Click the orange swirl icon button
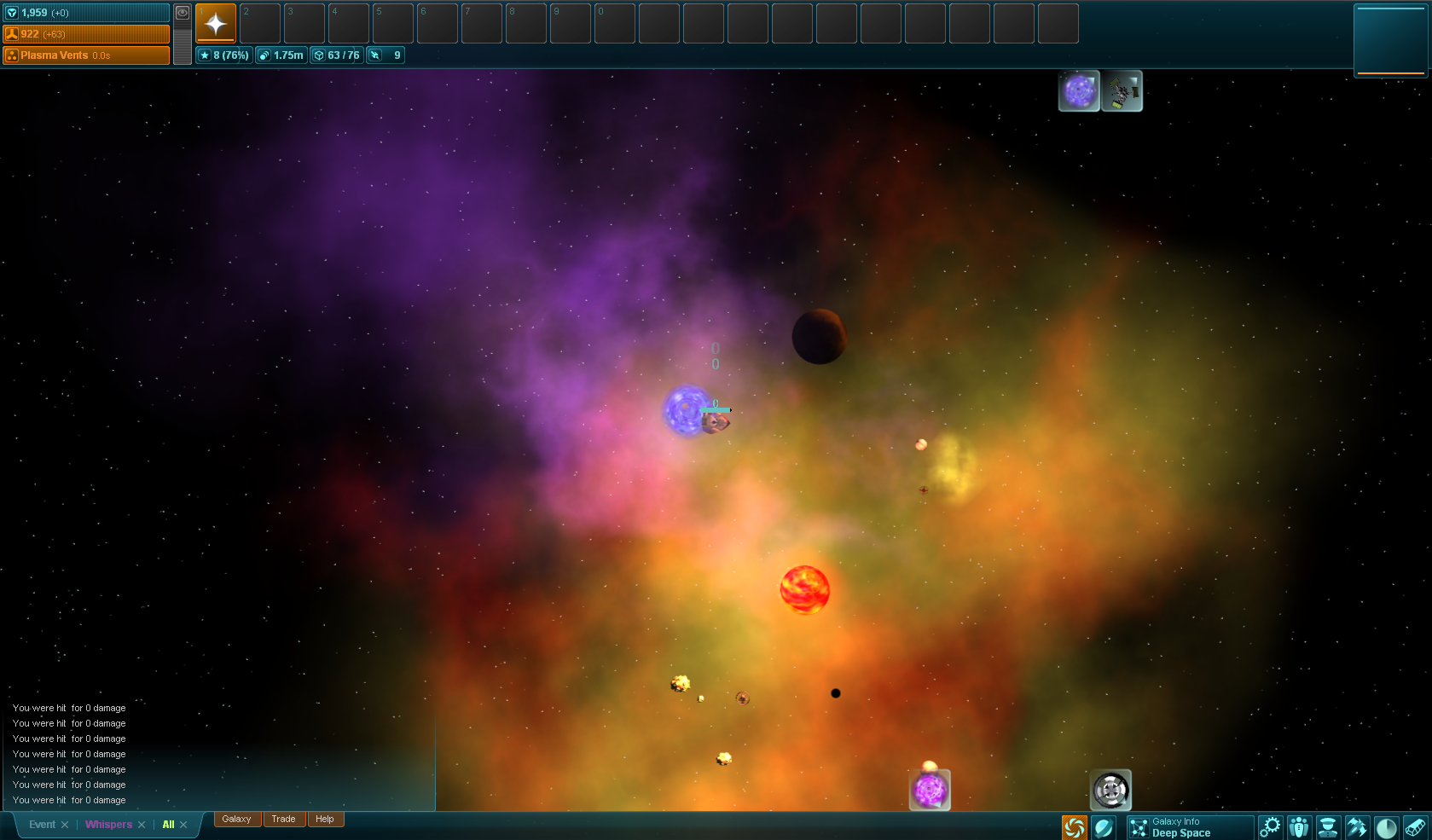Viewport: 1432px width, 840px height. (x=1075, y=827)
